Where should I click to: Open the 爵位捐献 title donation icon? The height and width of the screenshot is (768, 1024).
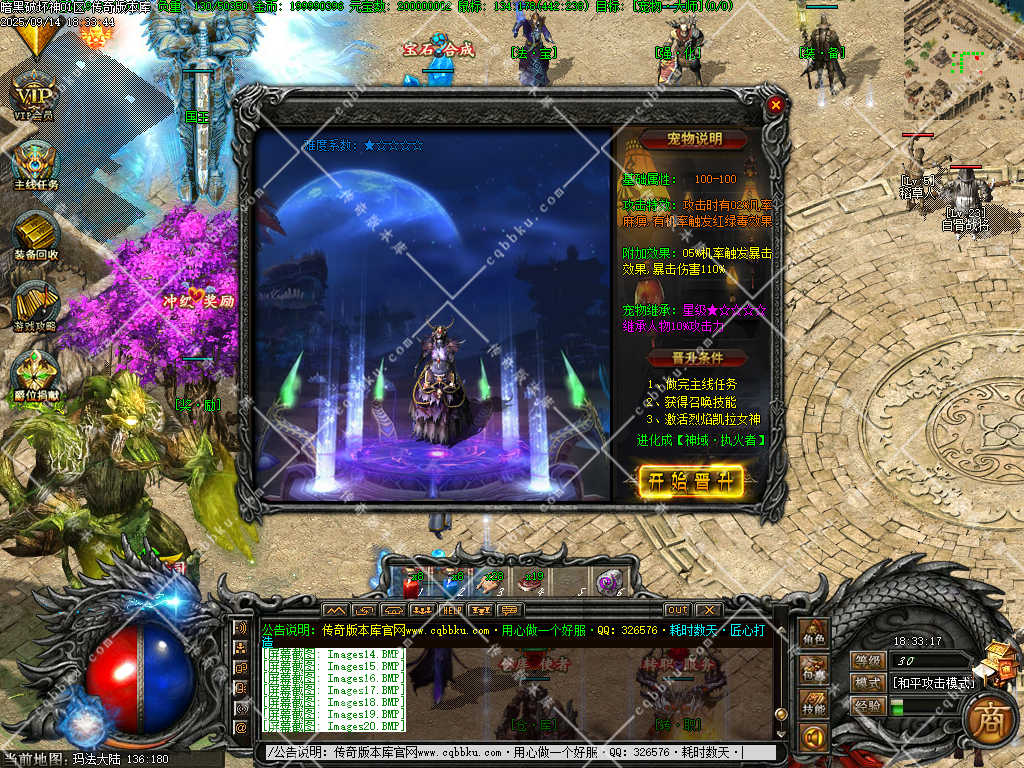point(36,375)
